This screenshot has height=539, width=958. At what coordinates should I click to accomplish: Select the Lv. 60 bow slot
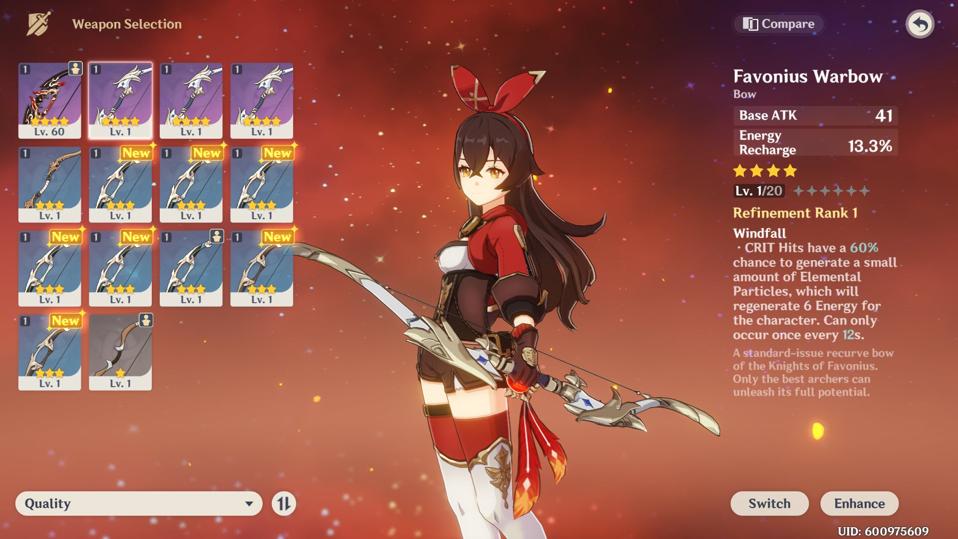50,100
